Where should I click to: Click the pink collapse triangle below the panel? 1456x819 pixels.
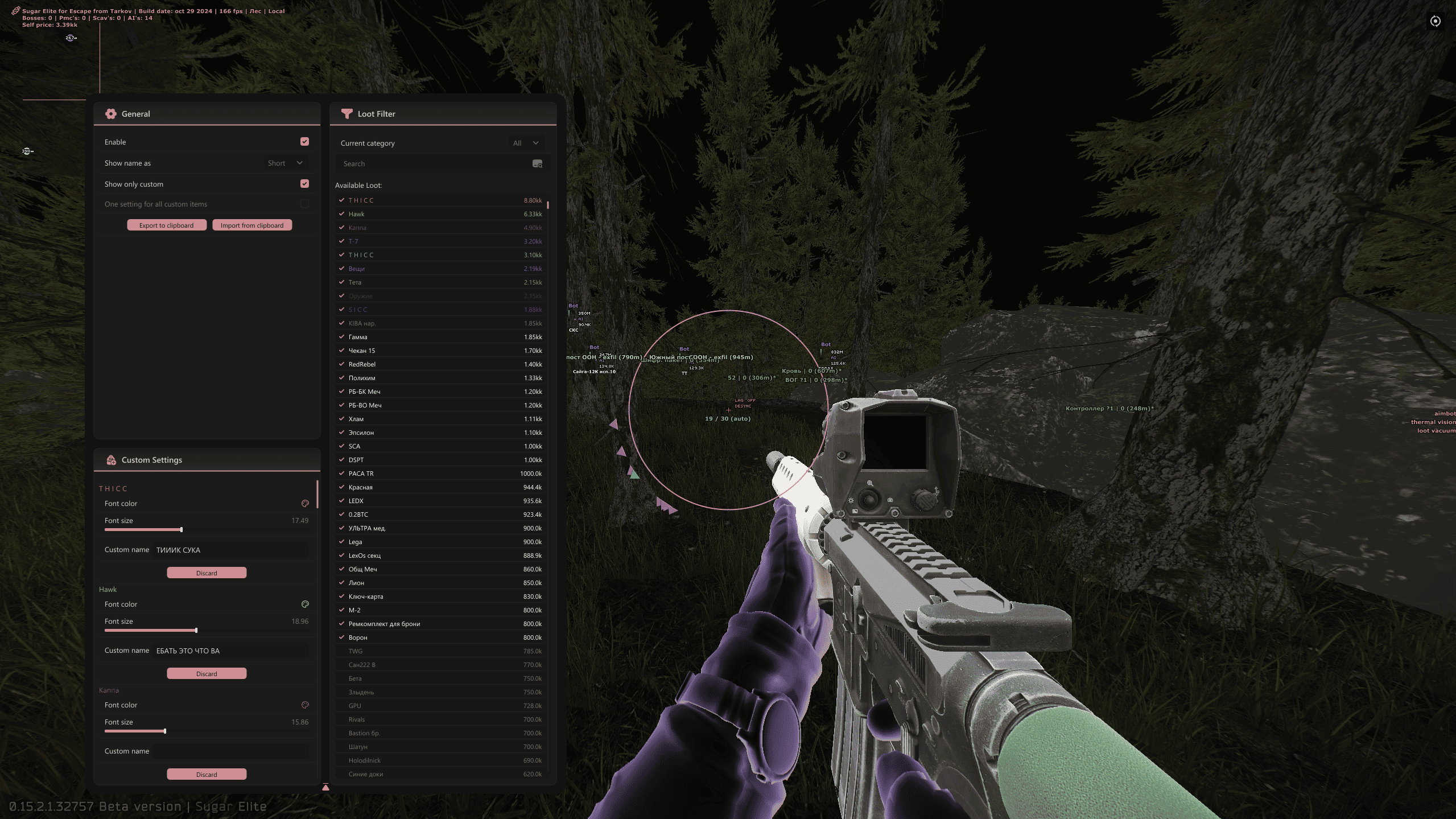(x=325, y=787)
